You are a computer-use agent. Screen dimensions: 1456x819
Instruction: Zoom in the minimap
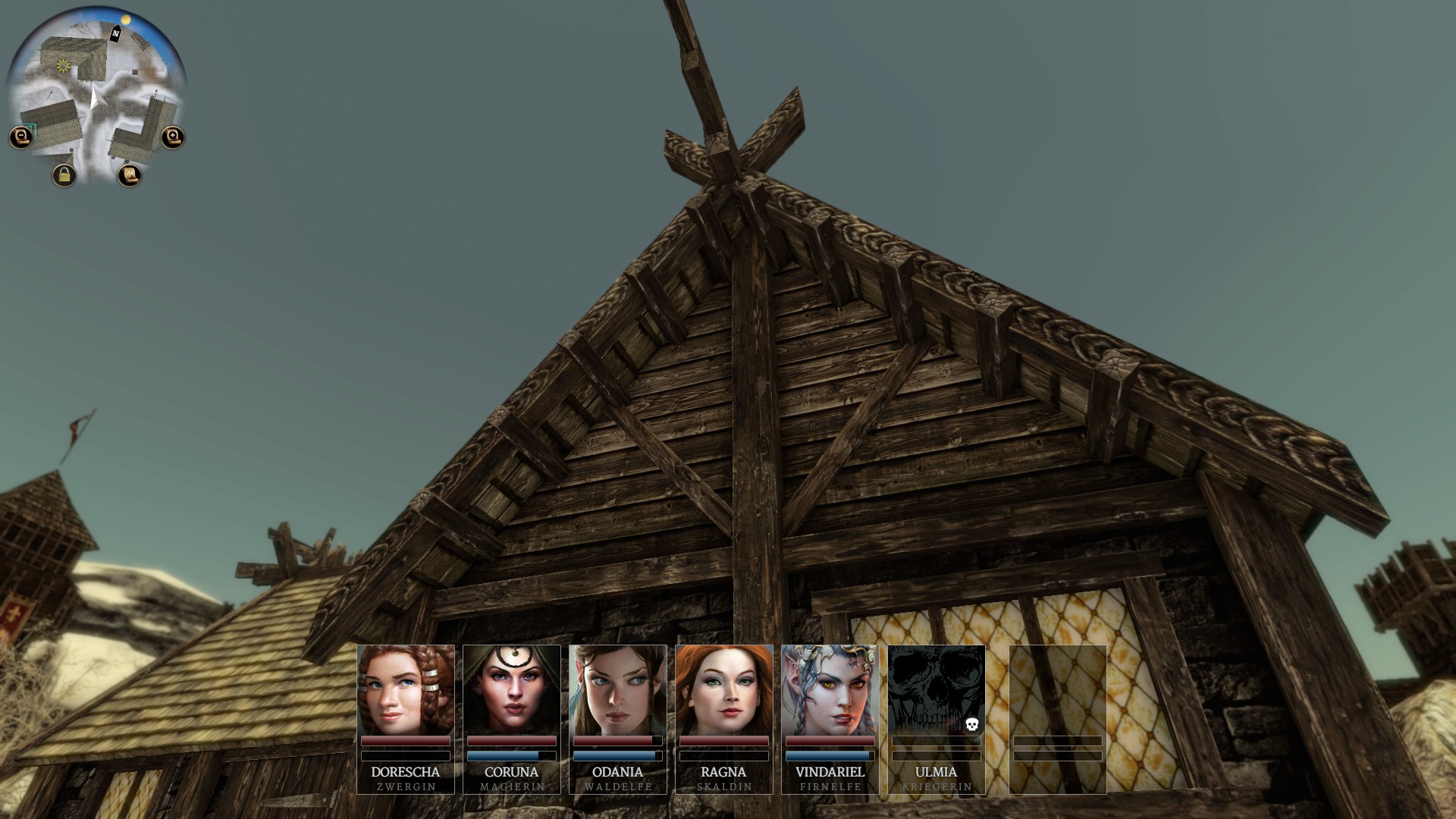[x=173, y=137]
